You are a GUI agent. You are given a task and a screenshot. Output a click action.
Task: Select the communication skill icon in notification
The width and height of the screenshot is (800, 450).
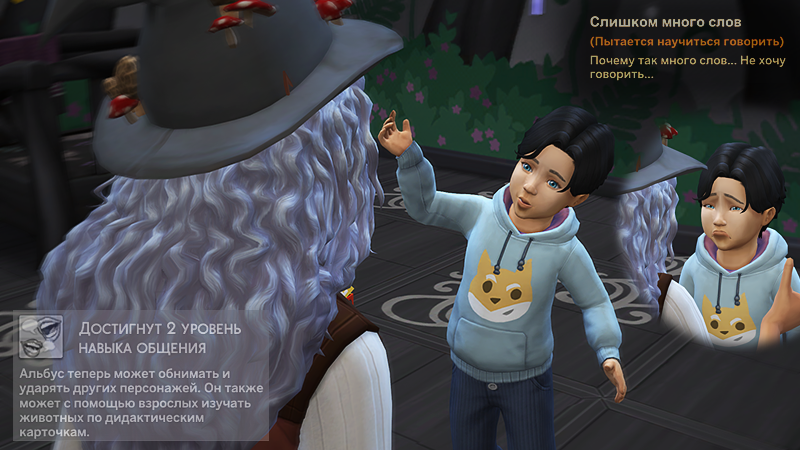pos(41,338)
